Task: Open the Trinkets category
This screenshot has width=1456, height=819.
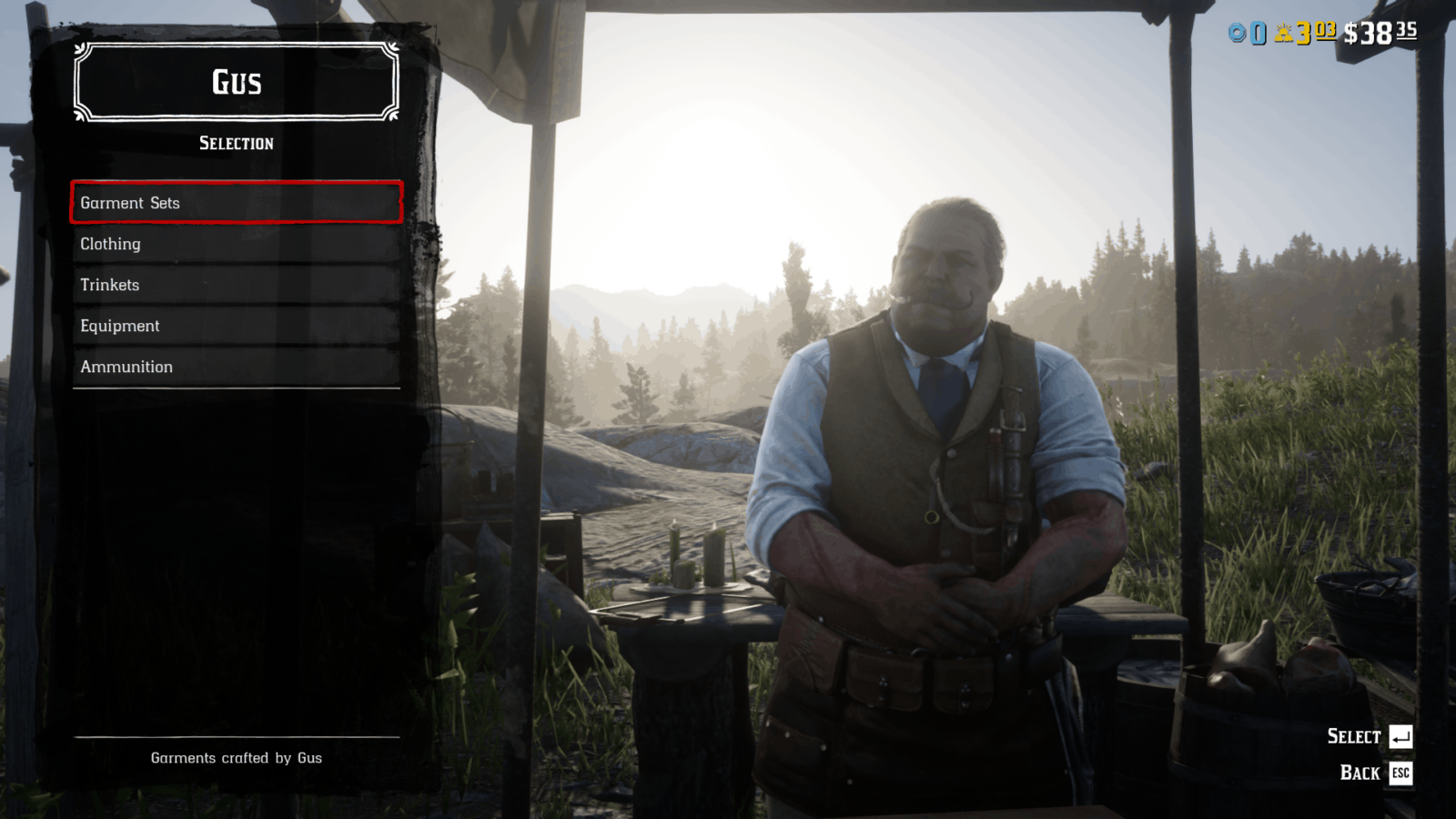Action: tap(236, 285)
